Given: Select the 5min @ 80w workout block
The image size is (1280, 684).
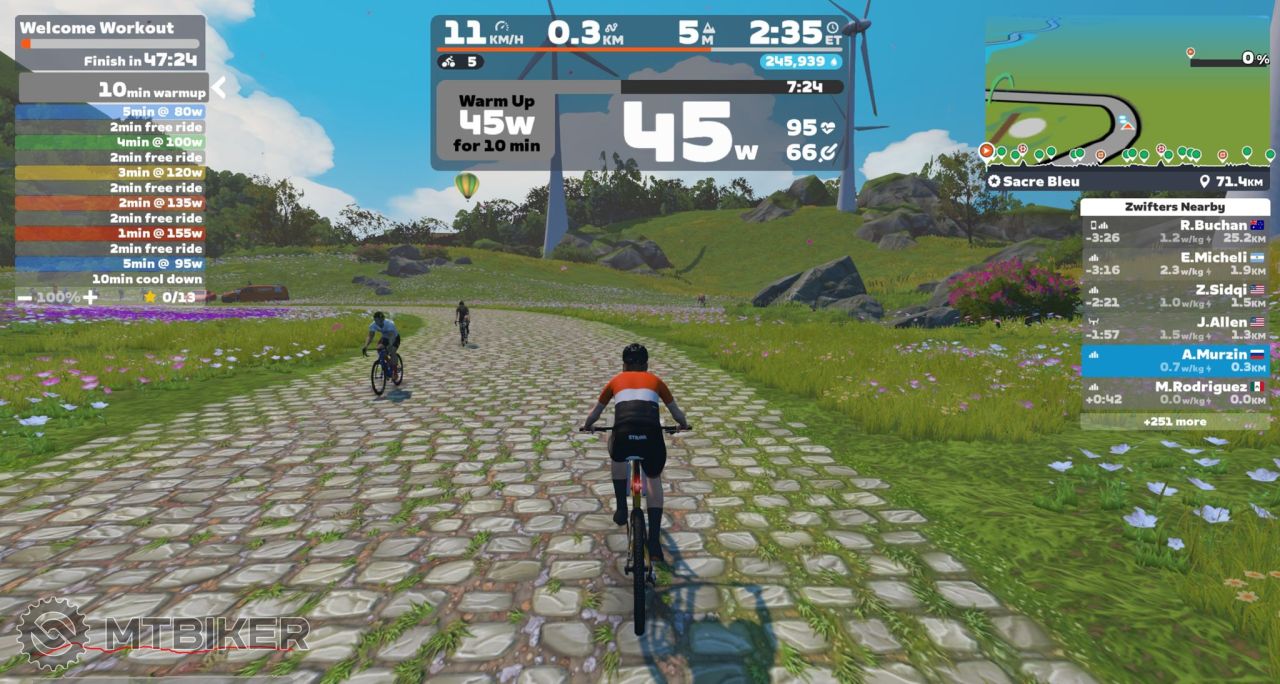Looking at the screenshot, I should point(110,112).
